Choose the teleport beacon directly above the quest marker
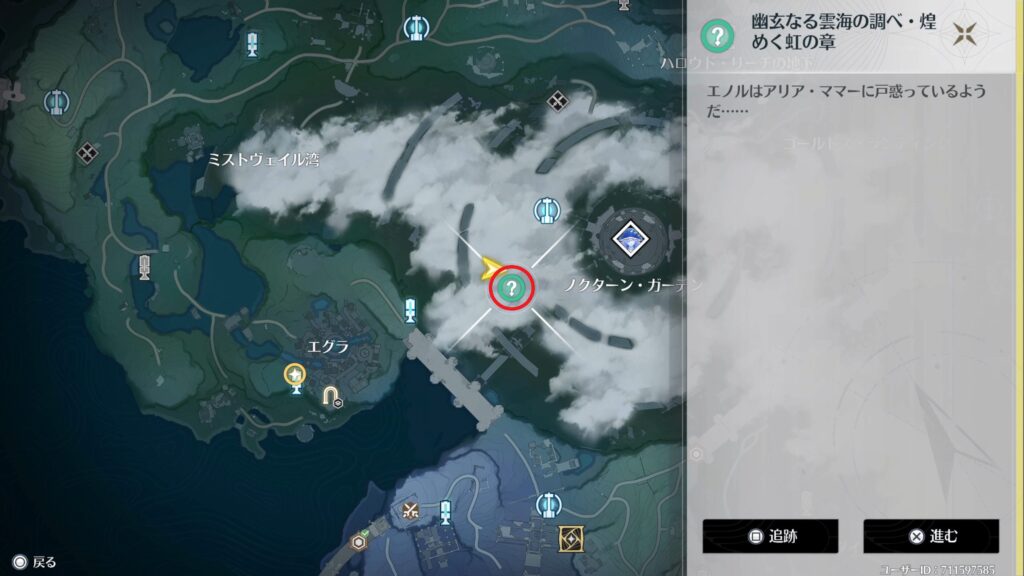Screen dimensions: 1024x576 point(546,210)
